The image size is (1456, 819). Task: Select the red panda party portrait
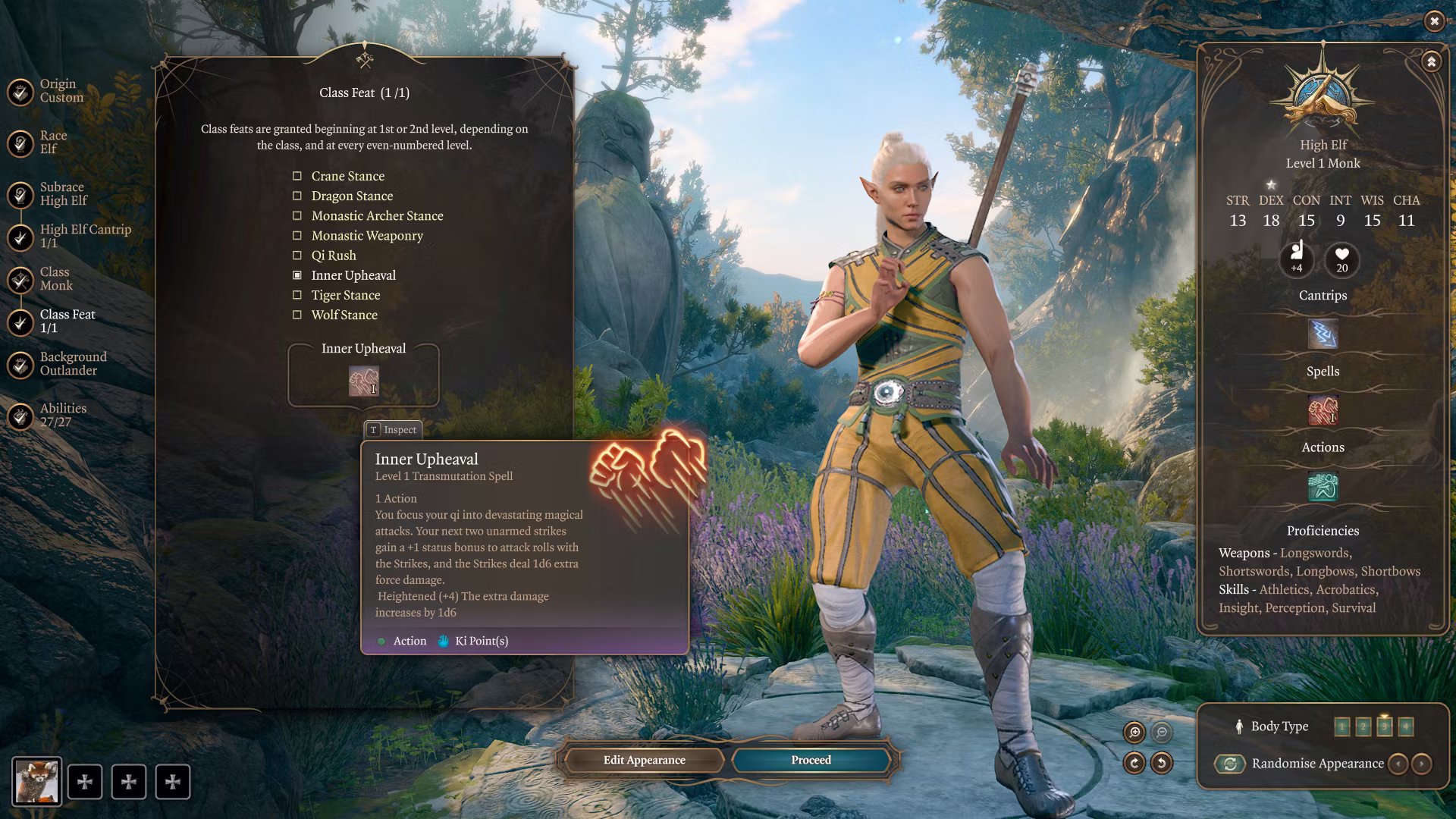click(36, 781)
